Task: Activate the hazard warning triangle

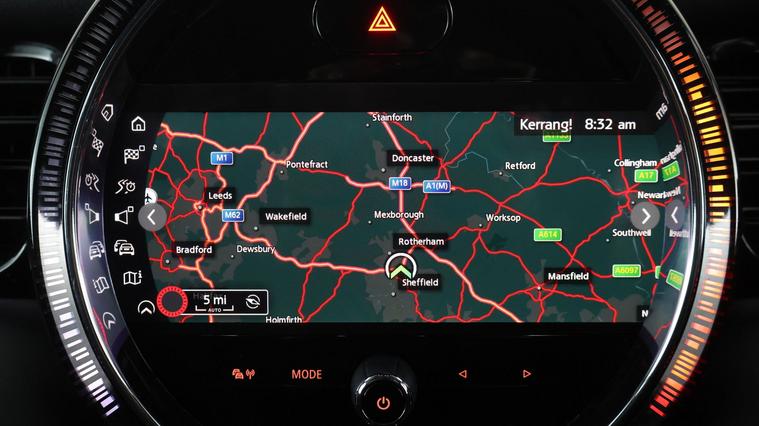Action: [382, 19]
